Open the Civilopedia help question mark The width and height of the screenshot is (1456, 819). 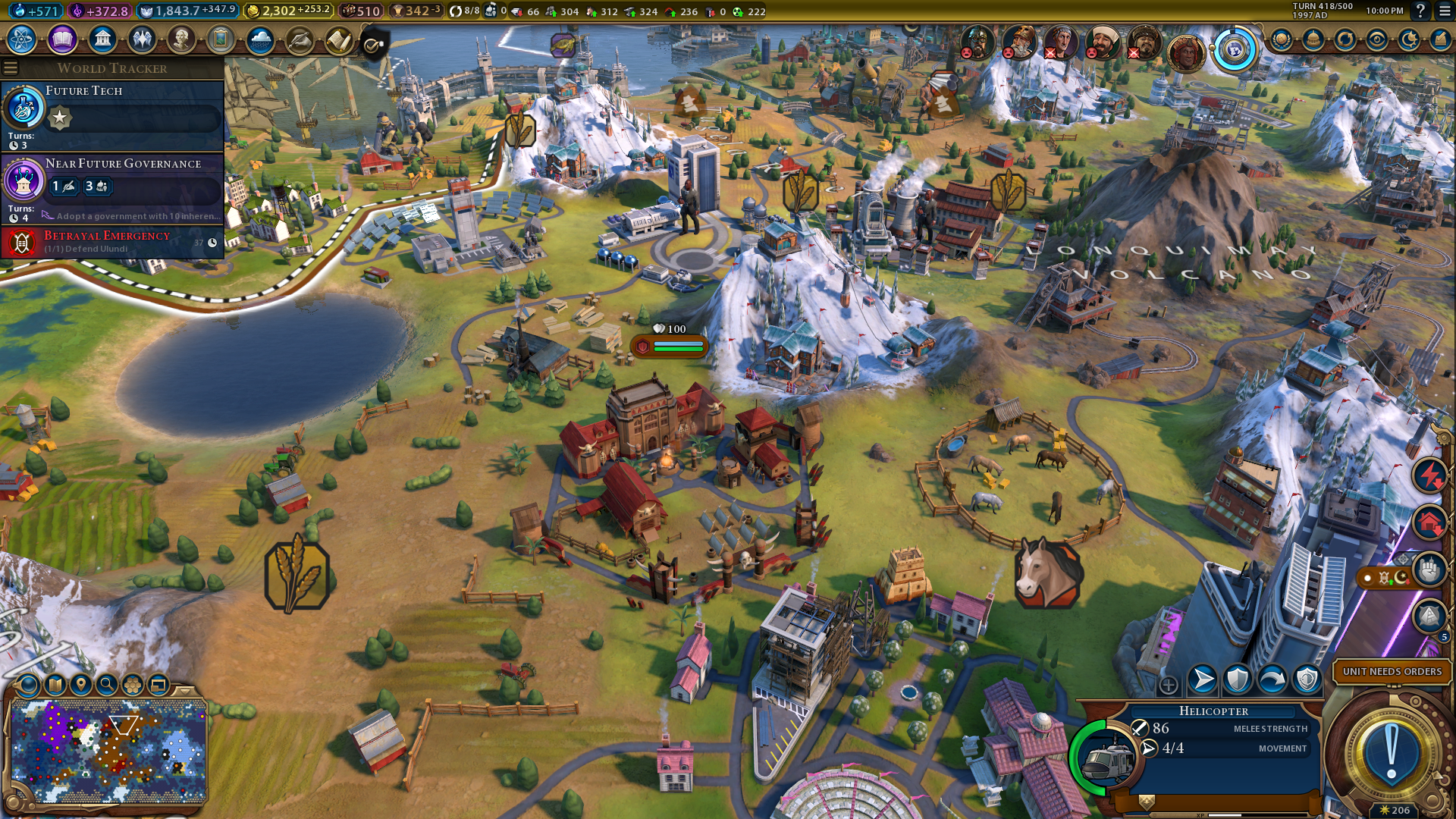click(1420, 11)
